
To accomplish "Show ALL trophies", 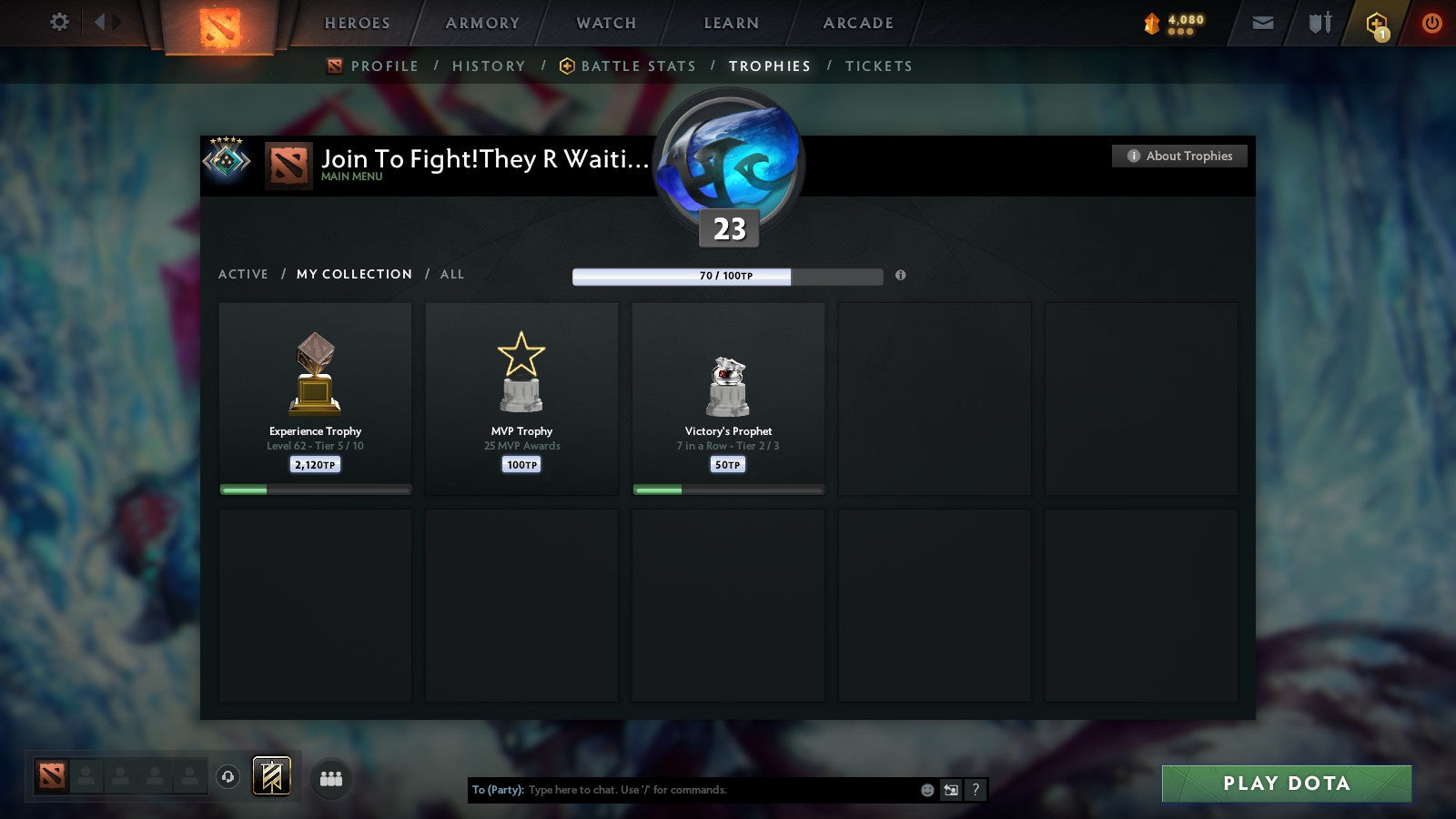I will coord(451,274).
